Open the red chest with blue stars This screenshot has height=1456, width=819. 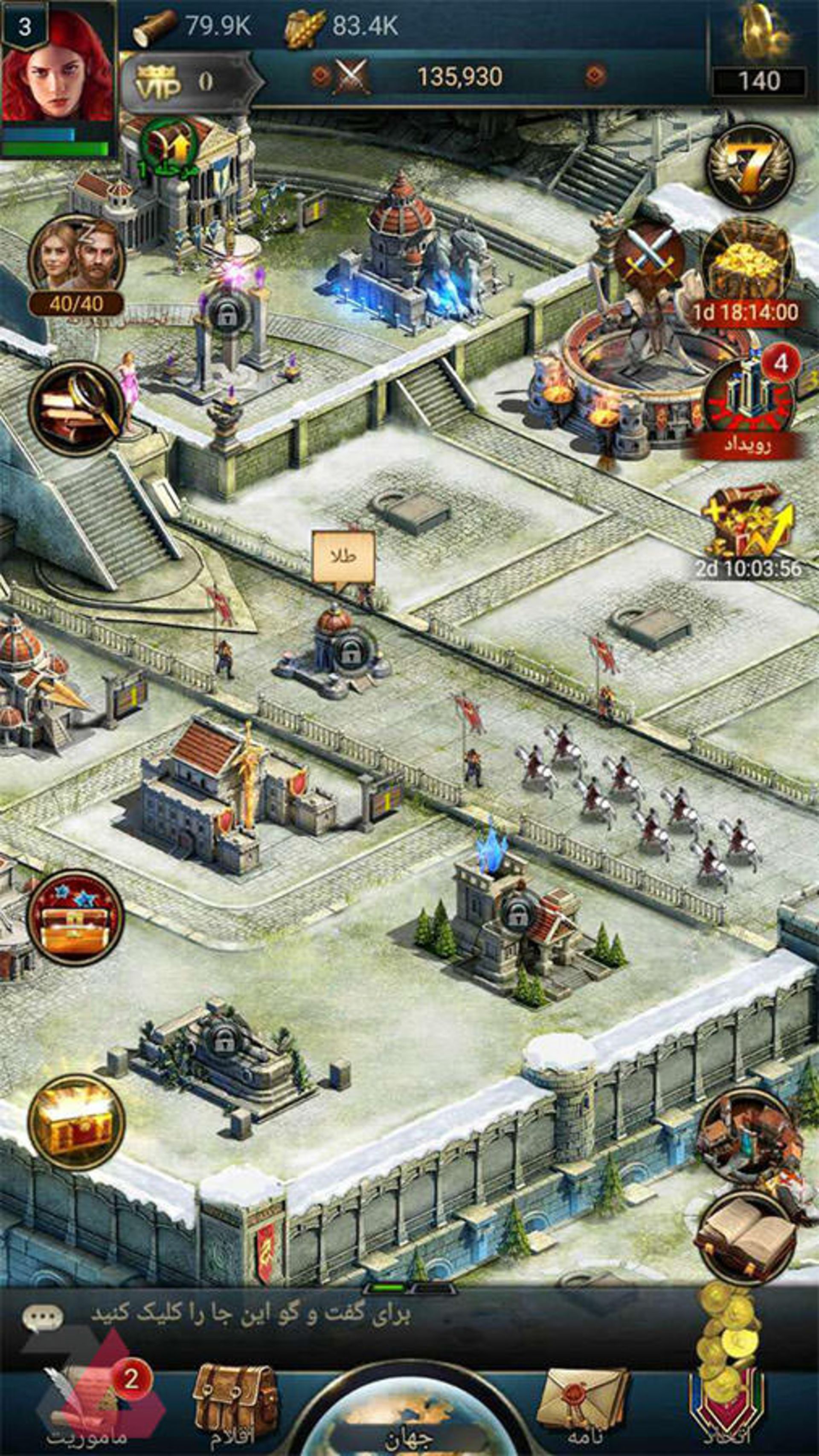pyautogui.click(x=76, y=918)
